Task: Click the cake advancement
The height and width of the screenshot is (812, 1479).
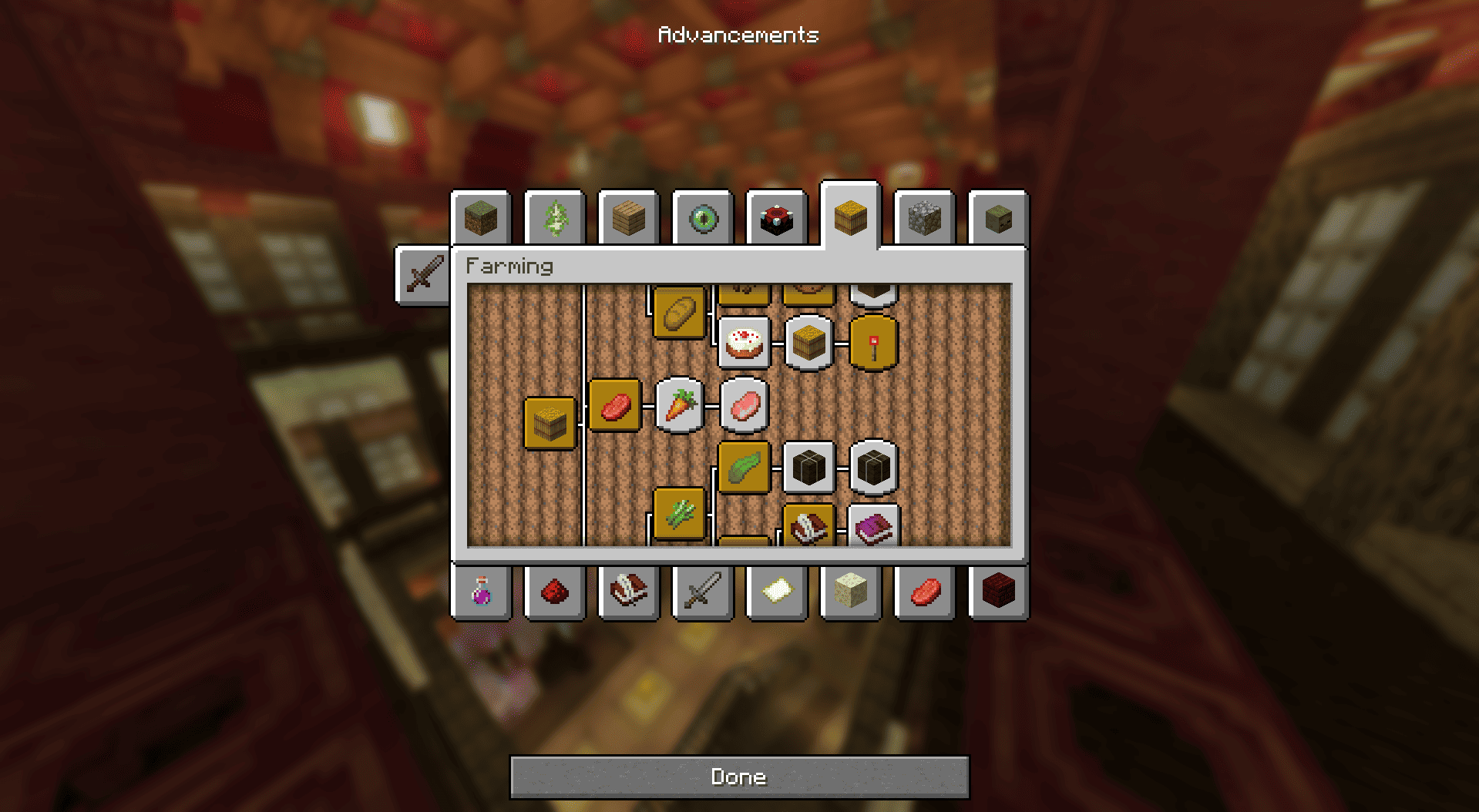Action: (745, 342)
